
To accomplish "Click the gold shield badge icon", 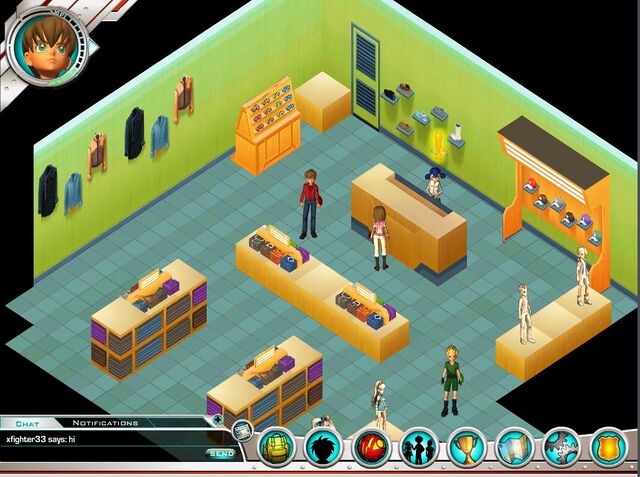I will click(608, 447).
